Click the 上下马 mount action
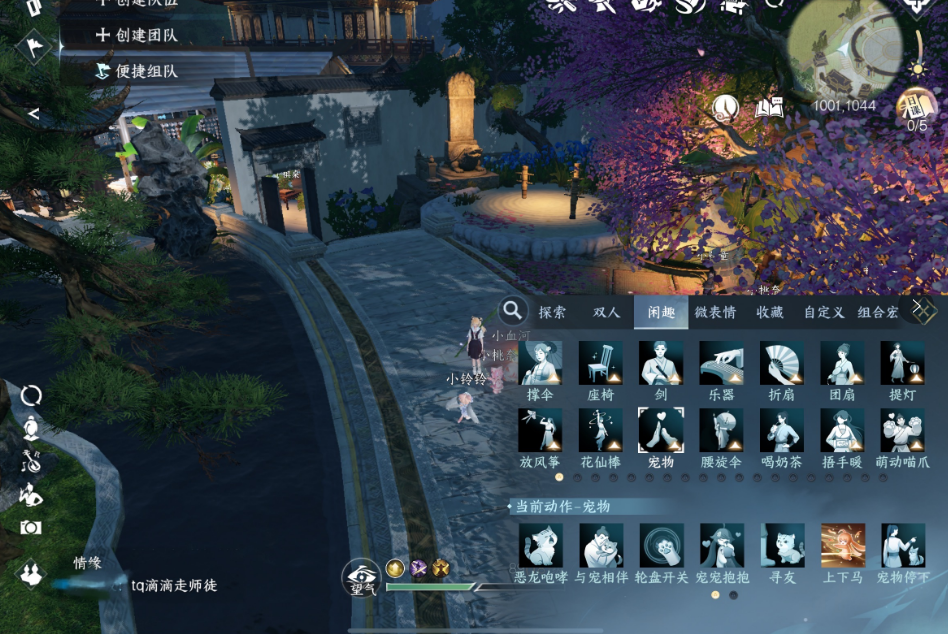Image resolution: width=948 pixels, height=634 pixels. (x=842, y=546)
